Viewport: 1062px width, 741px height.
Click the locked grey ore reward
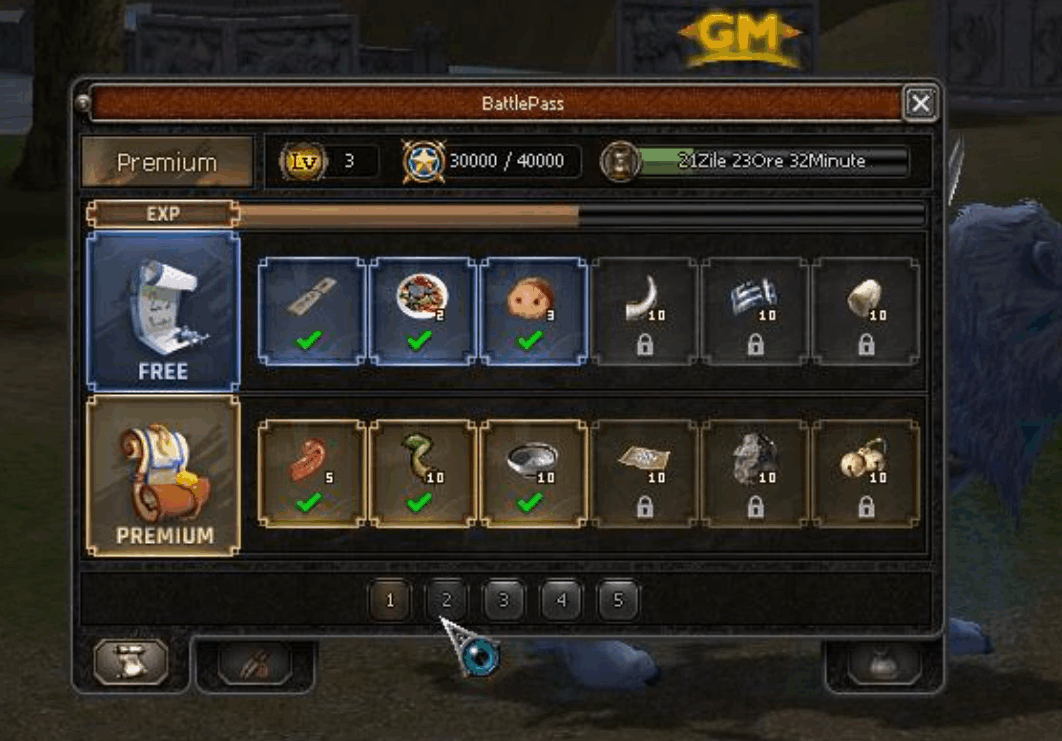click(x=755, y=473)
